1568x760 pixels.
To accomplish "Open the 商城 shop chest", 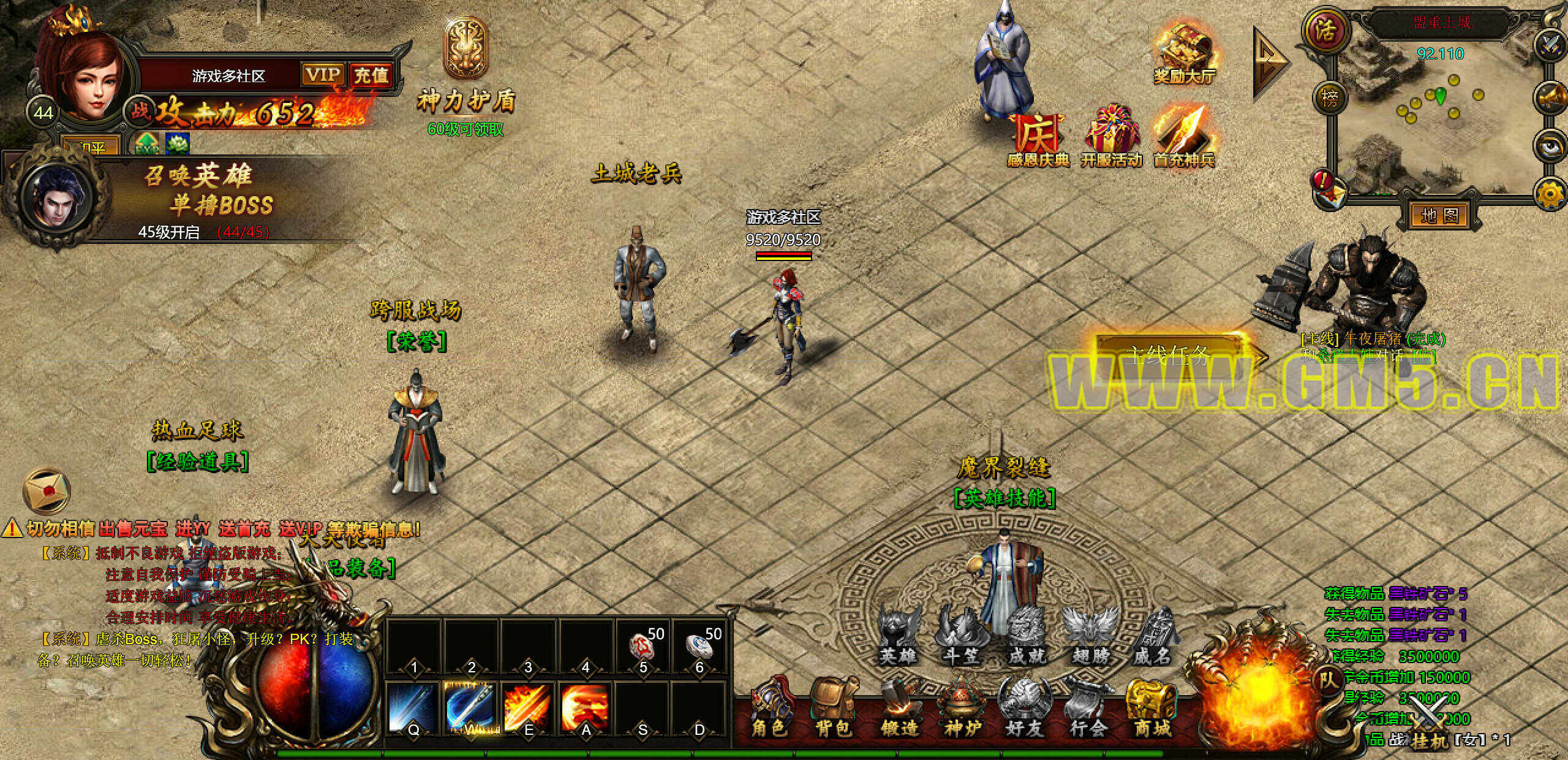I will click(x=1152, y=708).
